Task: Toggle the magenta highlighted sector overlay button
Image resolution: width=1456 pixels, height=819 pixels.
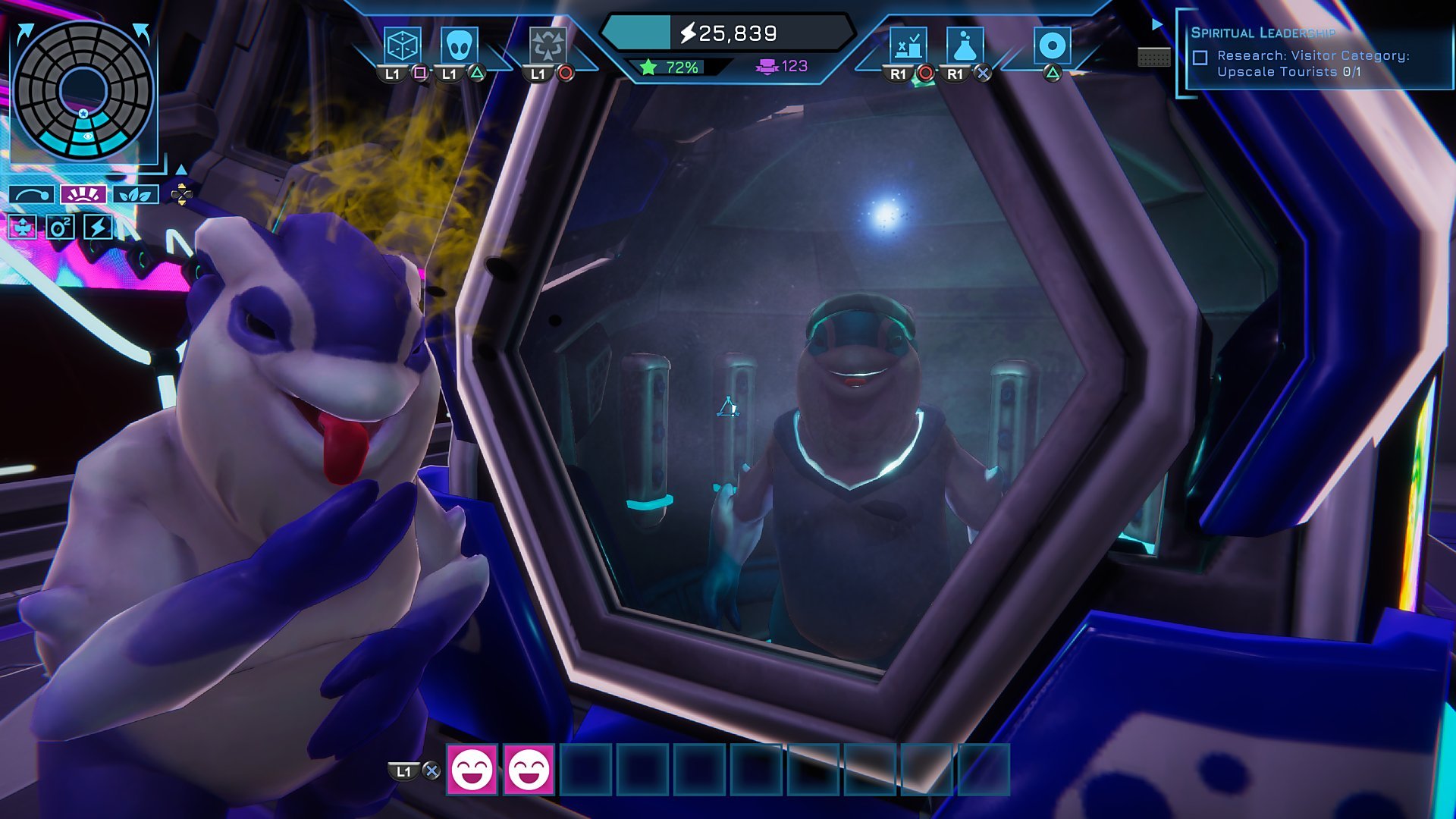Action: 83,195
